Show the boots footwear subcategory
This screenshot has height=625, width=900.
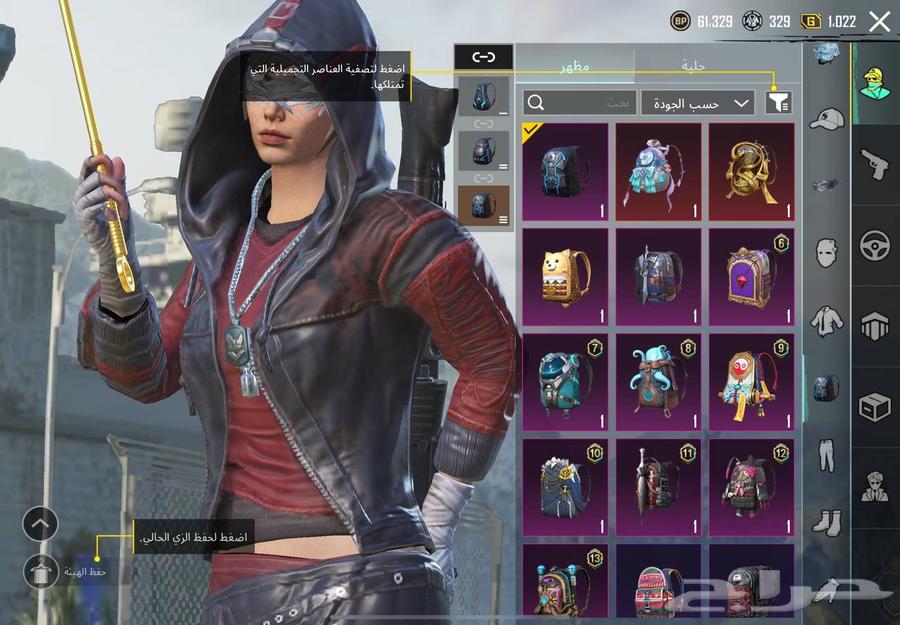coord(827,521)
